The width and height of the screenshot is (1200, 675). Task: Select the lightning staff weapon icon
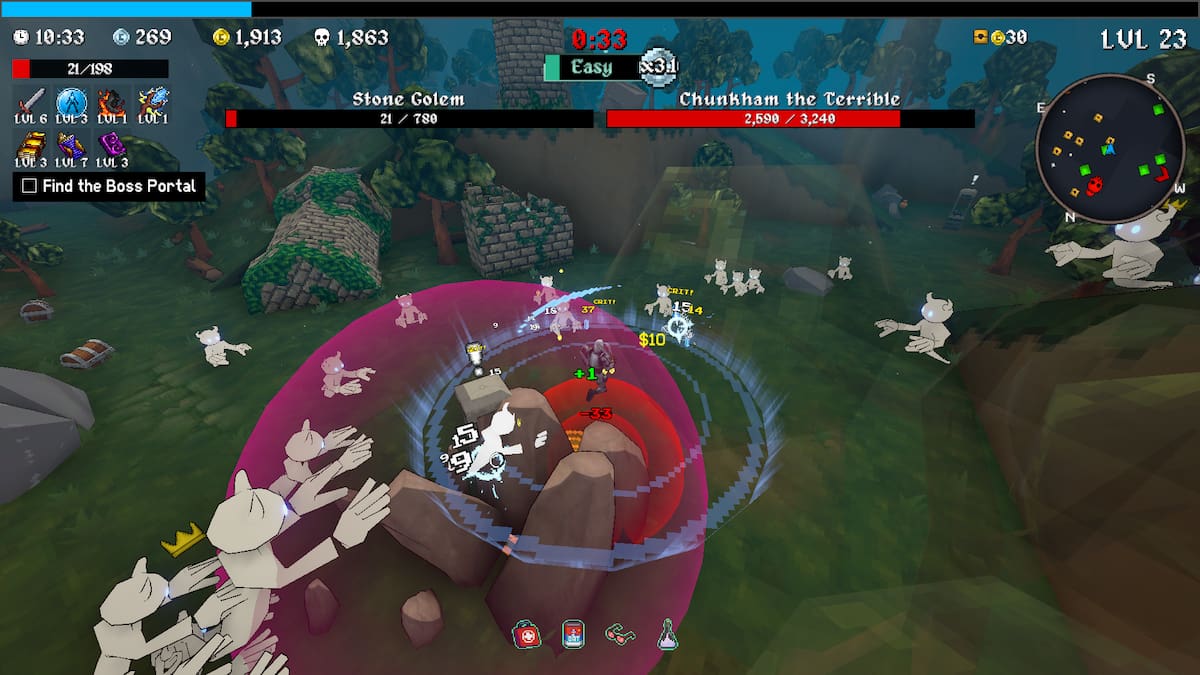[x=152, y=102]
